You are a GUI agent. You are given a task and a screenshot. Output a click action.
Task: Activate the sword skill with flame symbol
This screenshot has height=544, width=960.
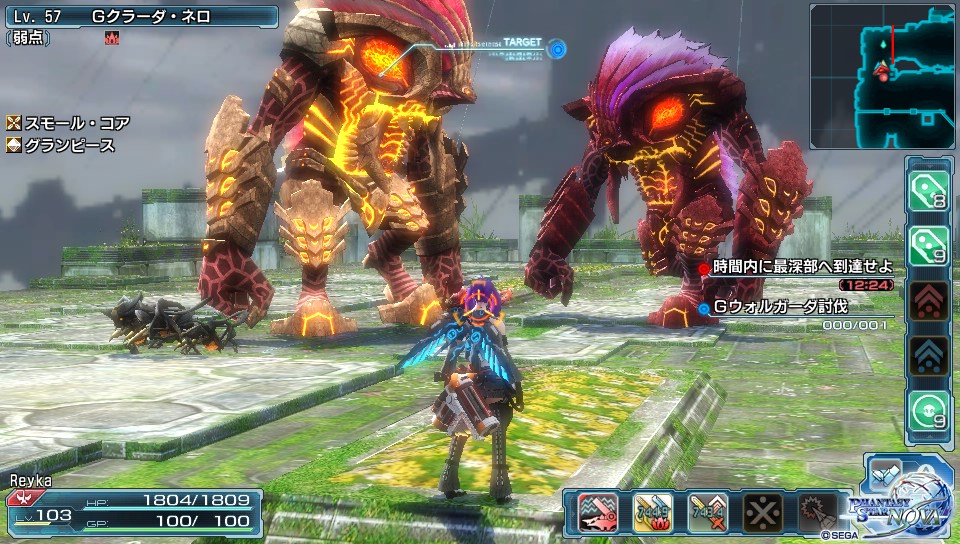(x=652, y=512)
